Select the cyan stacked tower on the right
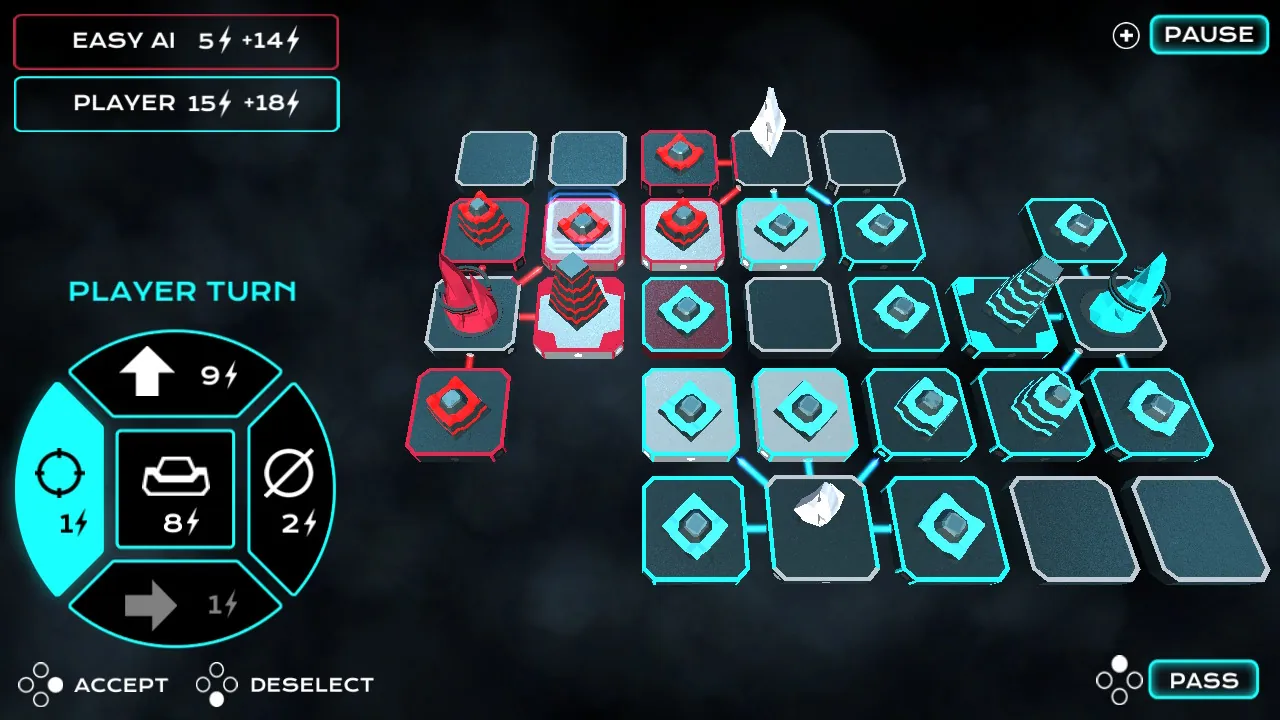 [x=1020, y=295]
